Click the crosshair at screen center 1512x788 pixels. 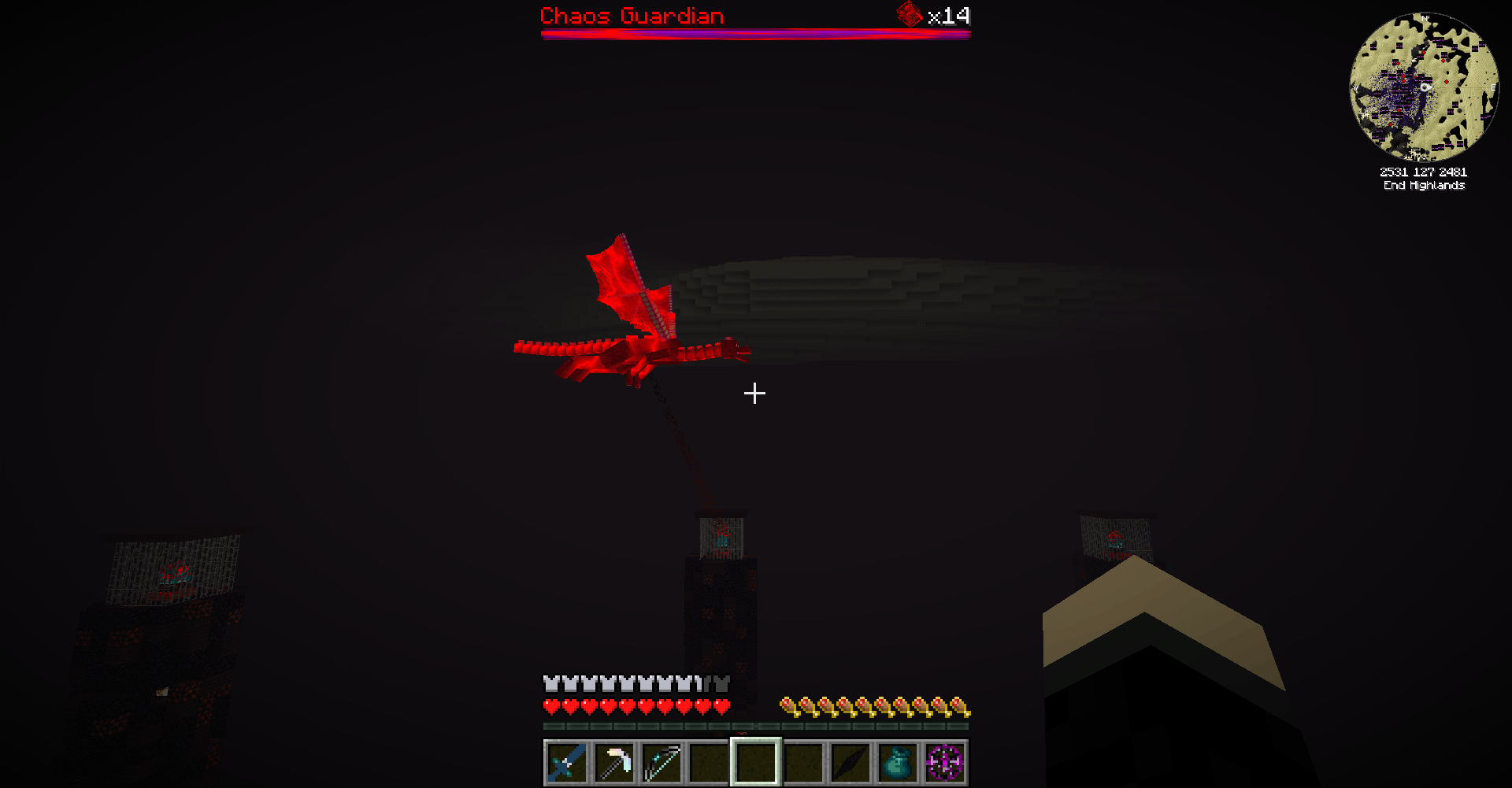coord(755,392)
